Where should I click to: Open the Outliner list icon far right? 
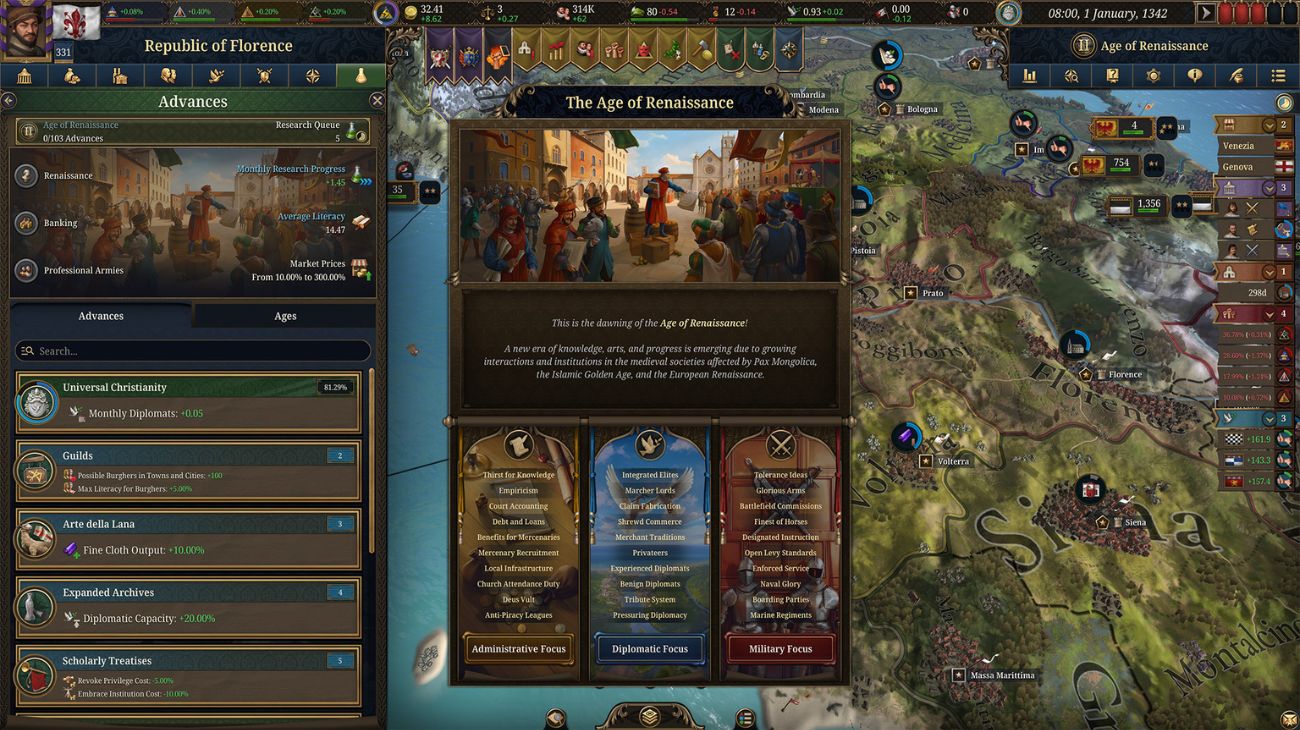[1279, 75]
